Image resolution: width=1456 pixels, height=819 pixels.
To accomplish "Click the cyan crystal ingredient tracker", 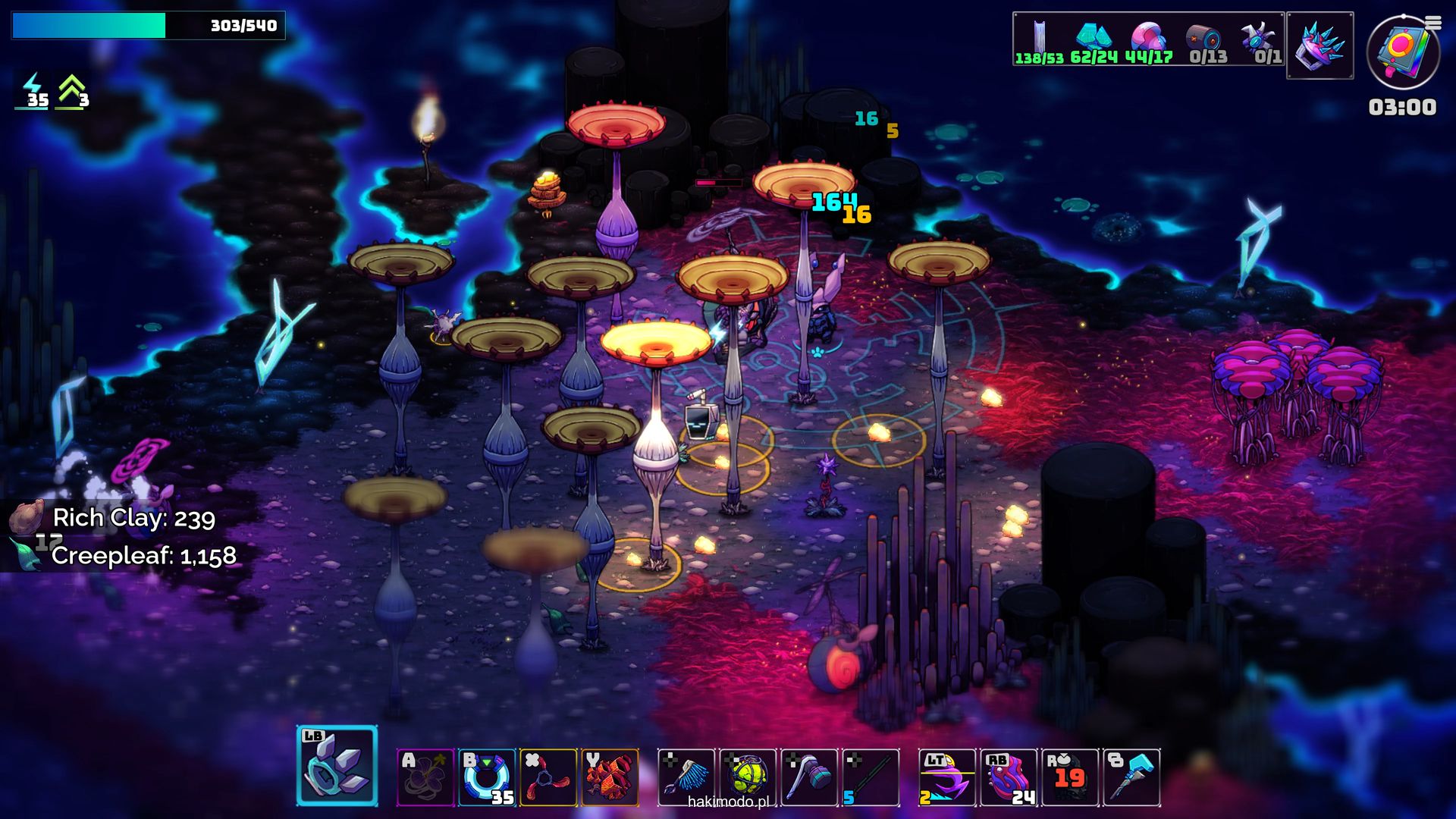I will pyautogui.click(x=1094, y=40).
